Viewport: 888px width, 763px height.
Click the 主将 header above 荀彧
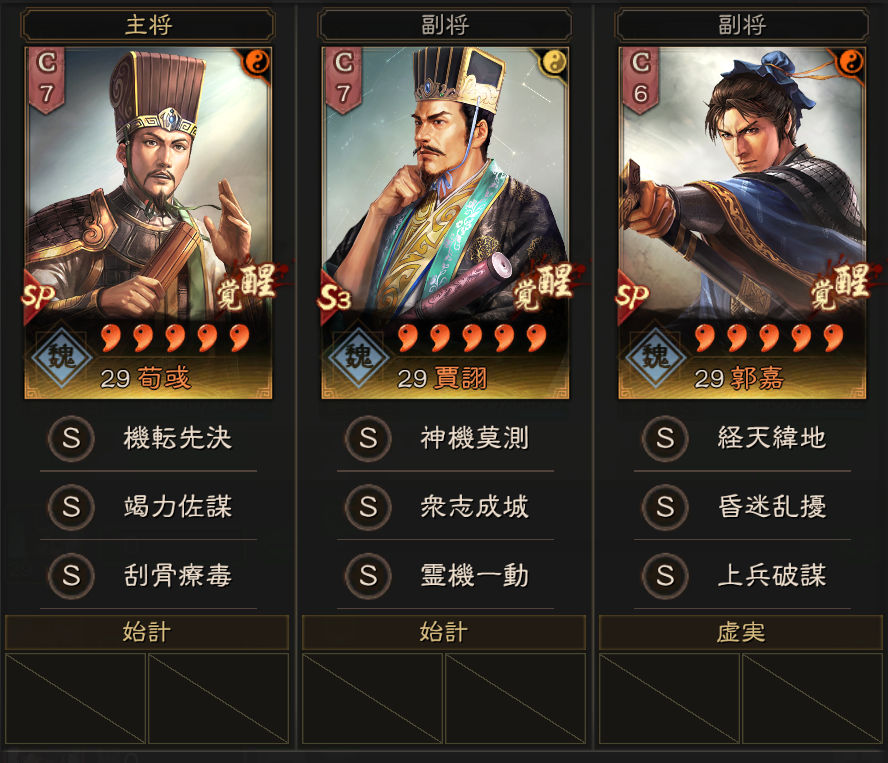point(148,25)
